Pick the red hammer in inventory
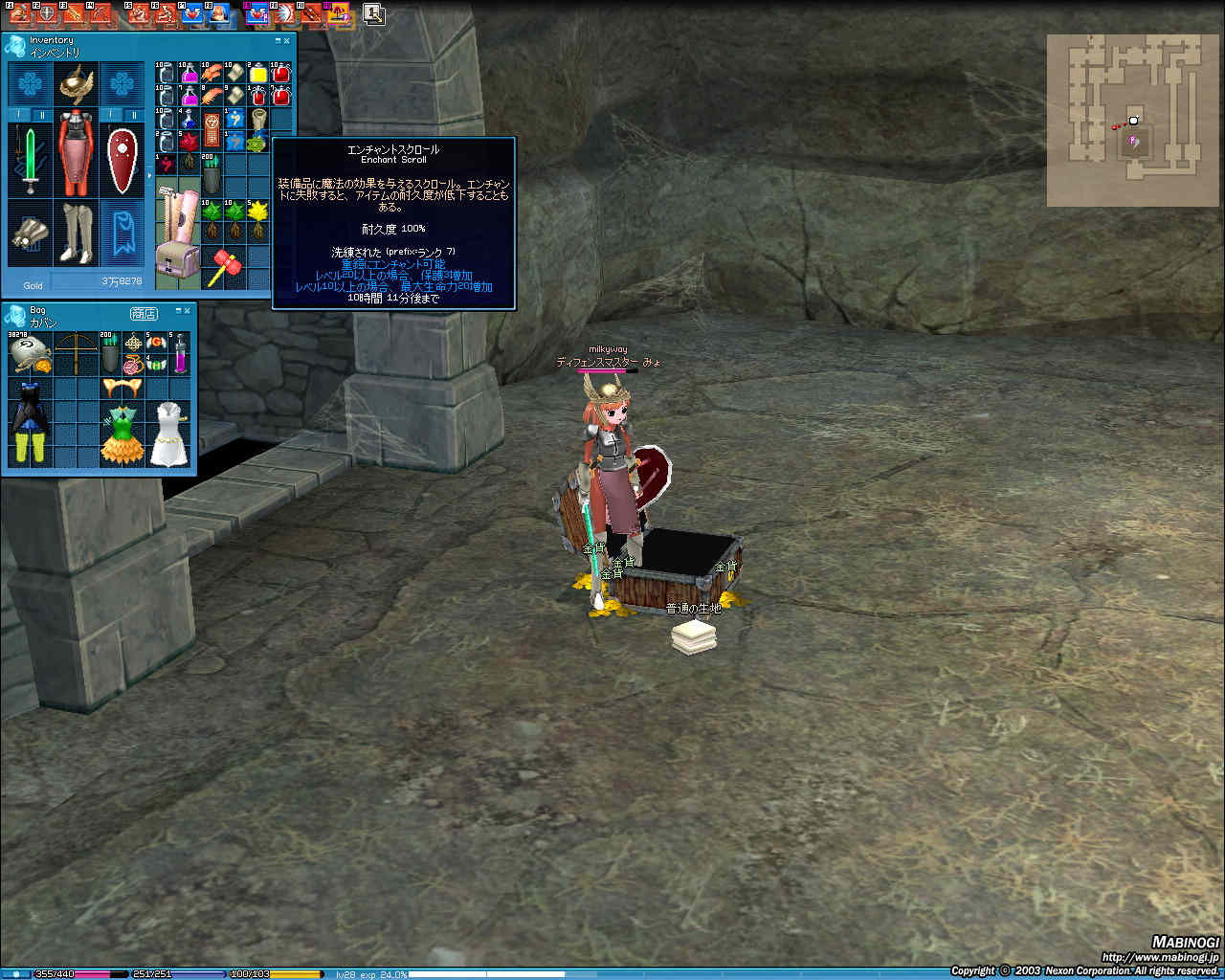This screenshot has width=1225, height=980. pyautogui.click(x=223, y=267)
